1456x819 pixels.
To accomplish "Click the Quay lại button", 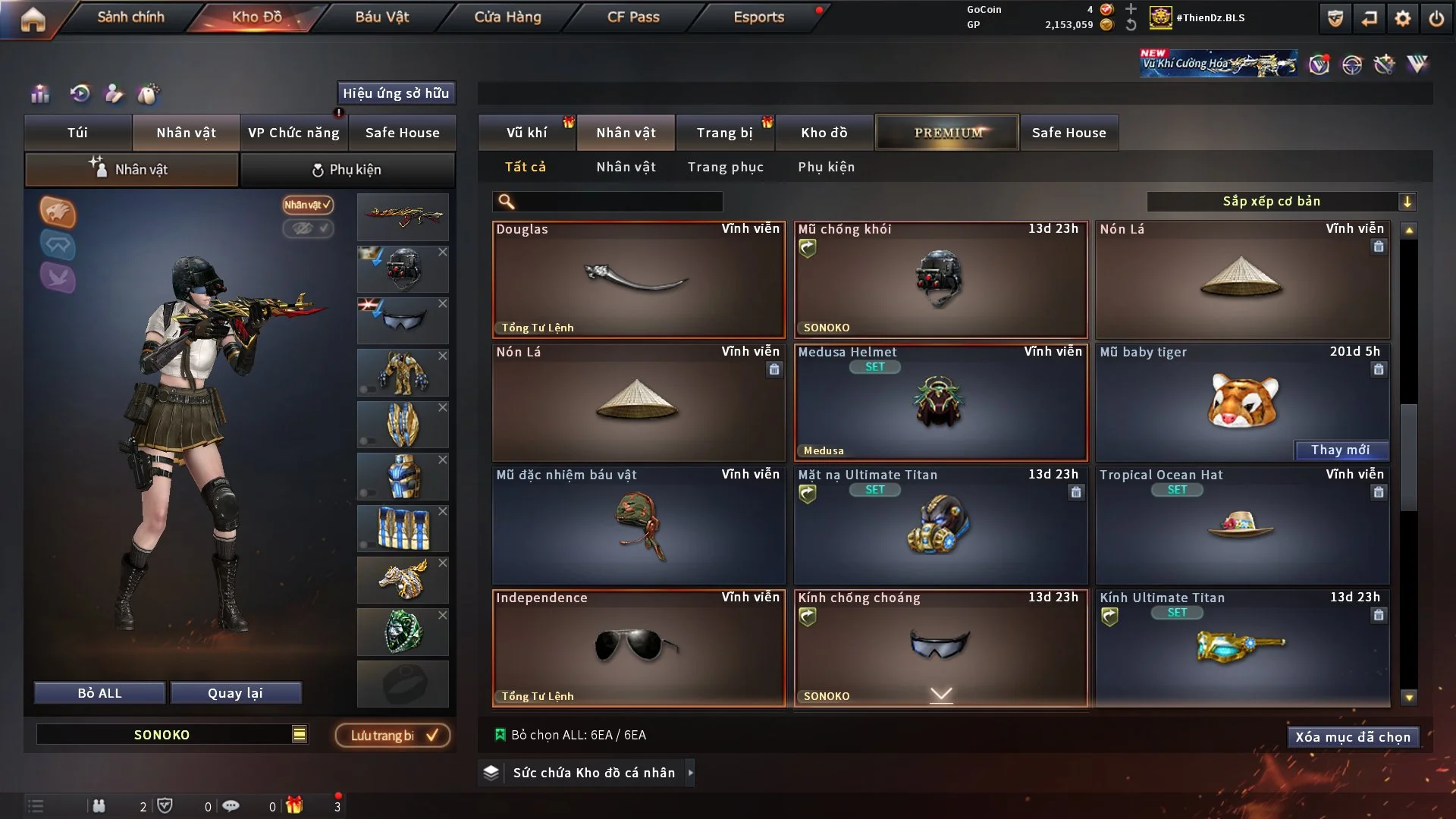I will coord(235,693).
